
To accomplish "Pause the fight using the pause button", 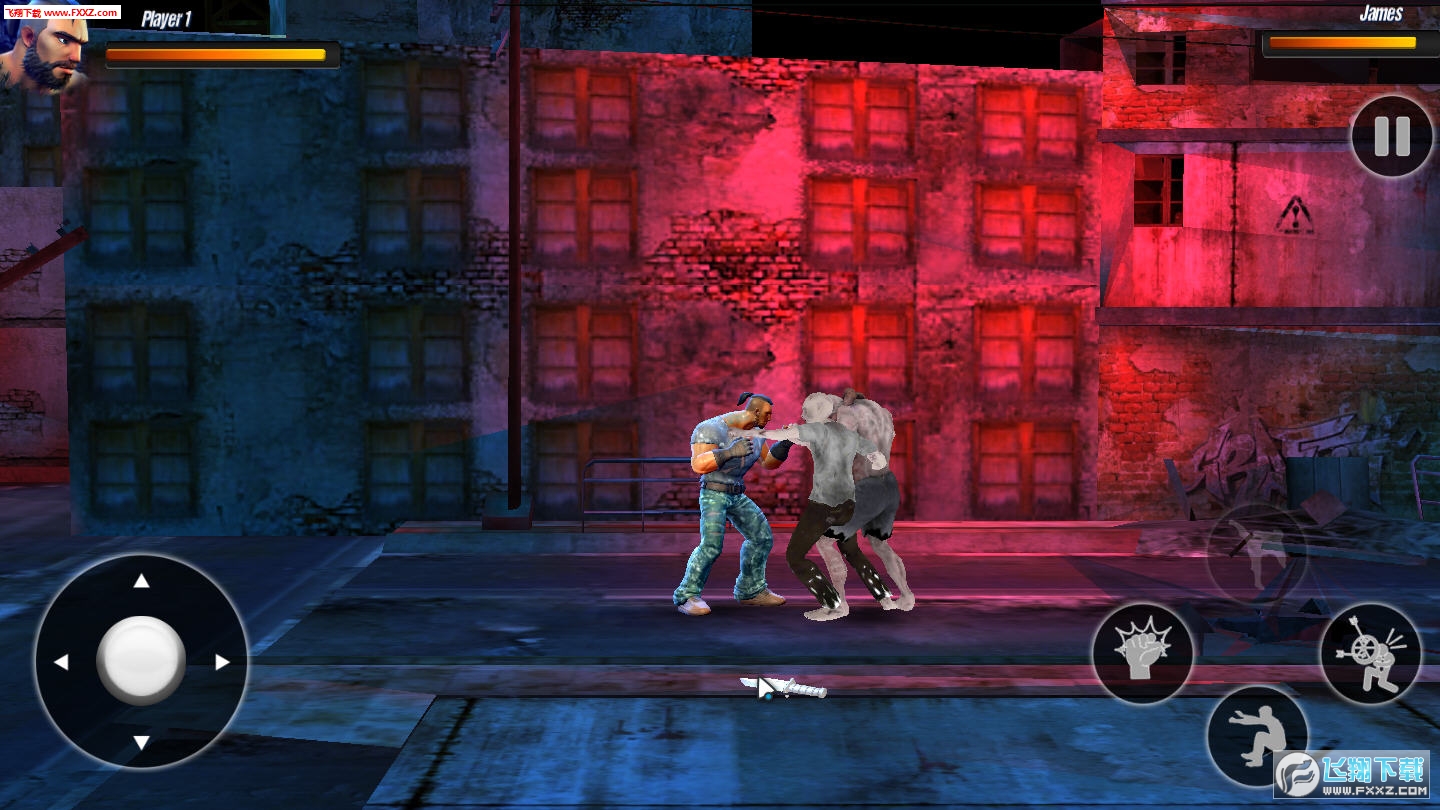I will point(1390,137).
